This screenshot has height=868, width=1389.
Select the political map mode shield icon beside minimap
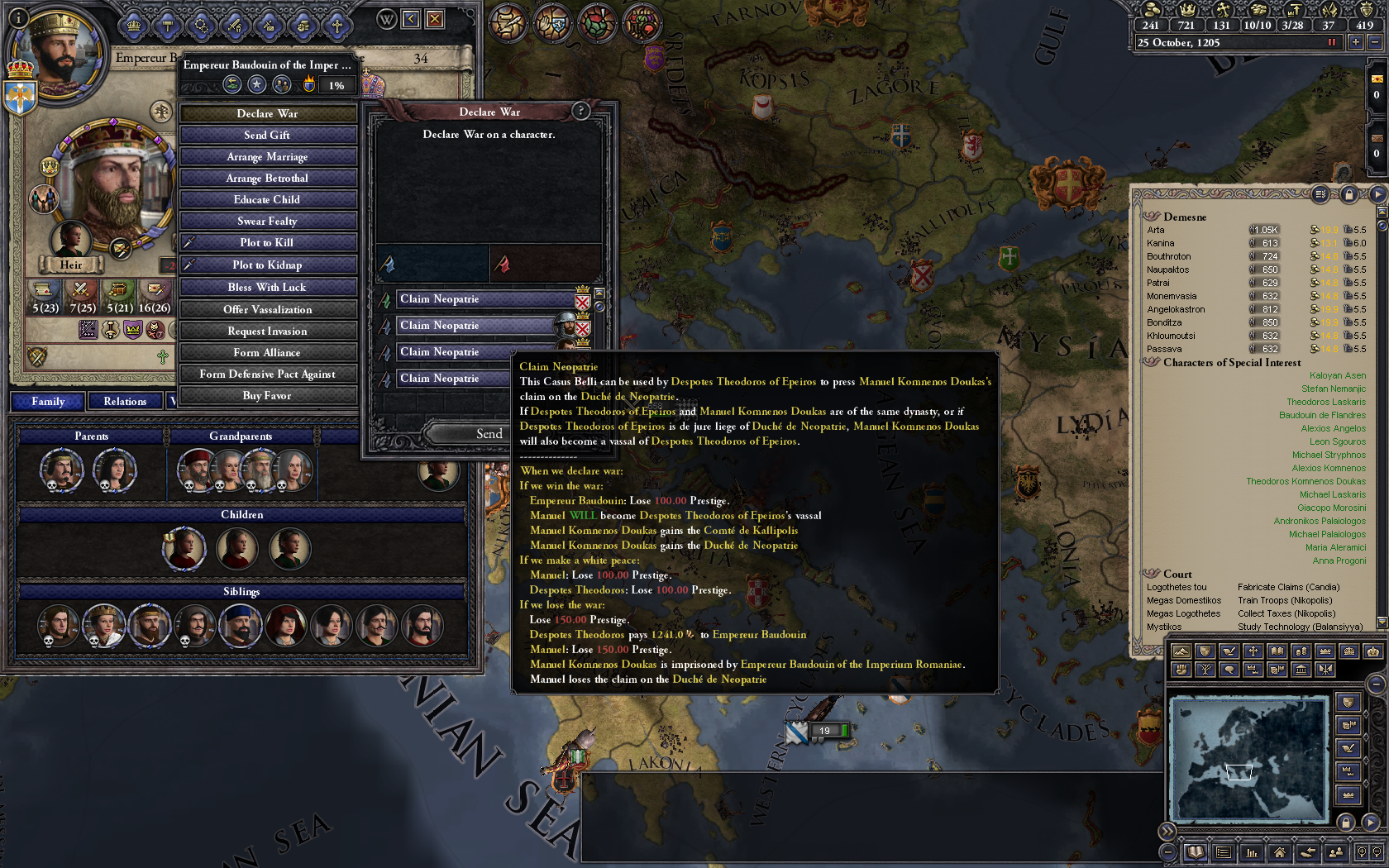[x=1348, y=701]
